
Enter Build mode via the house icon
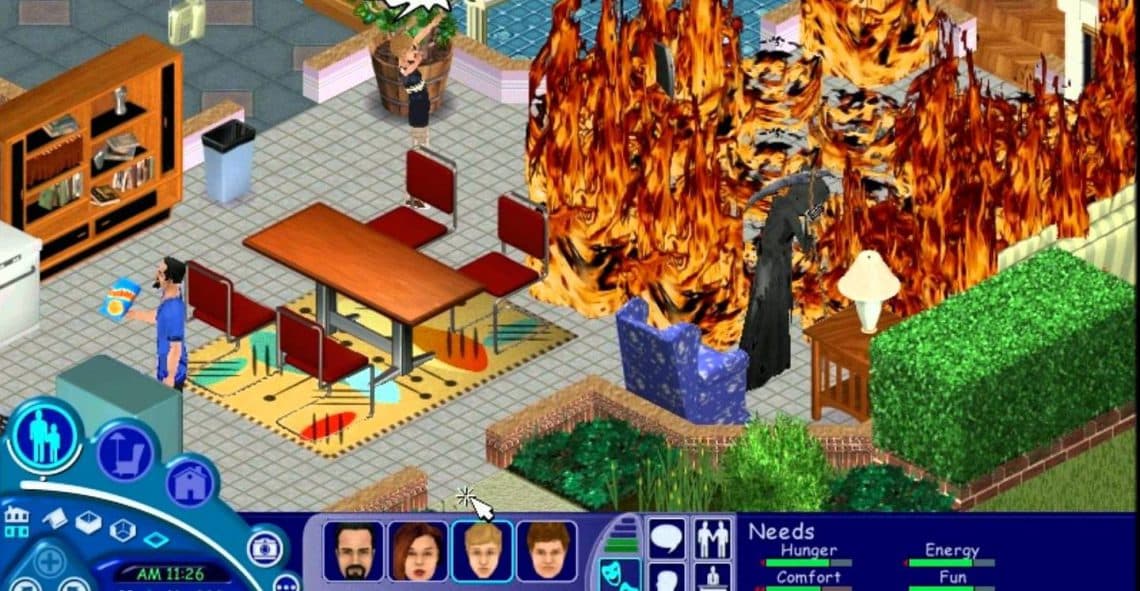(x=190, y=484)
